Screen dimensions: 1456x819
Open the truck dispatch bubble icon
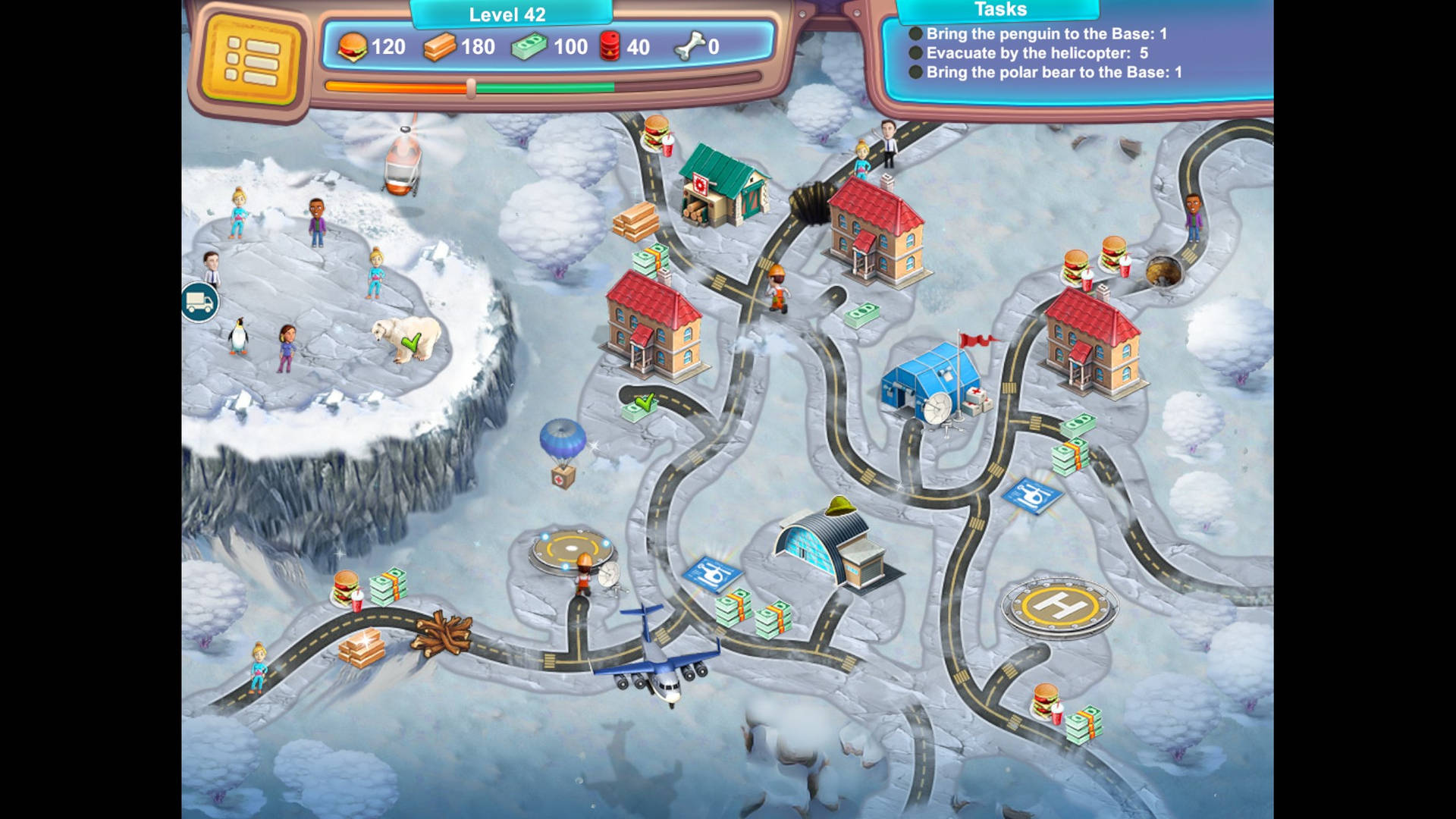(199, 302)
